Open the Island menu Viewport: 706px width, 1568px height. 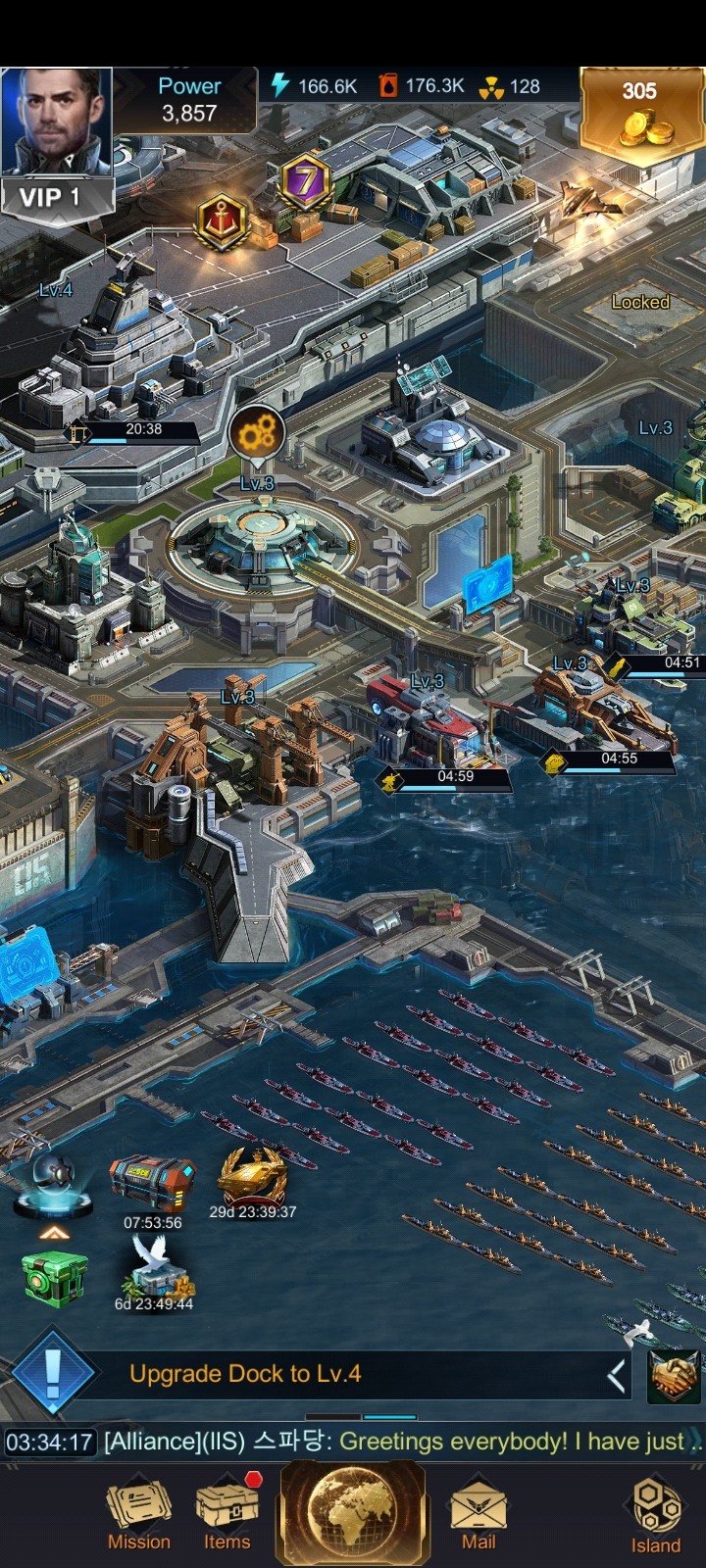[x=655, y=1515]
